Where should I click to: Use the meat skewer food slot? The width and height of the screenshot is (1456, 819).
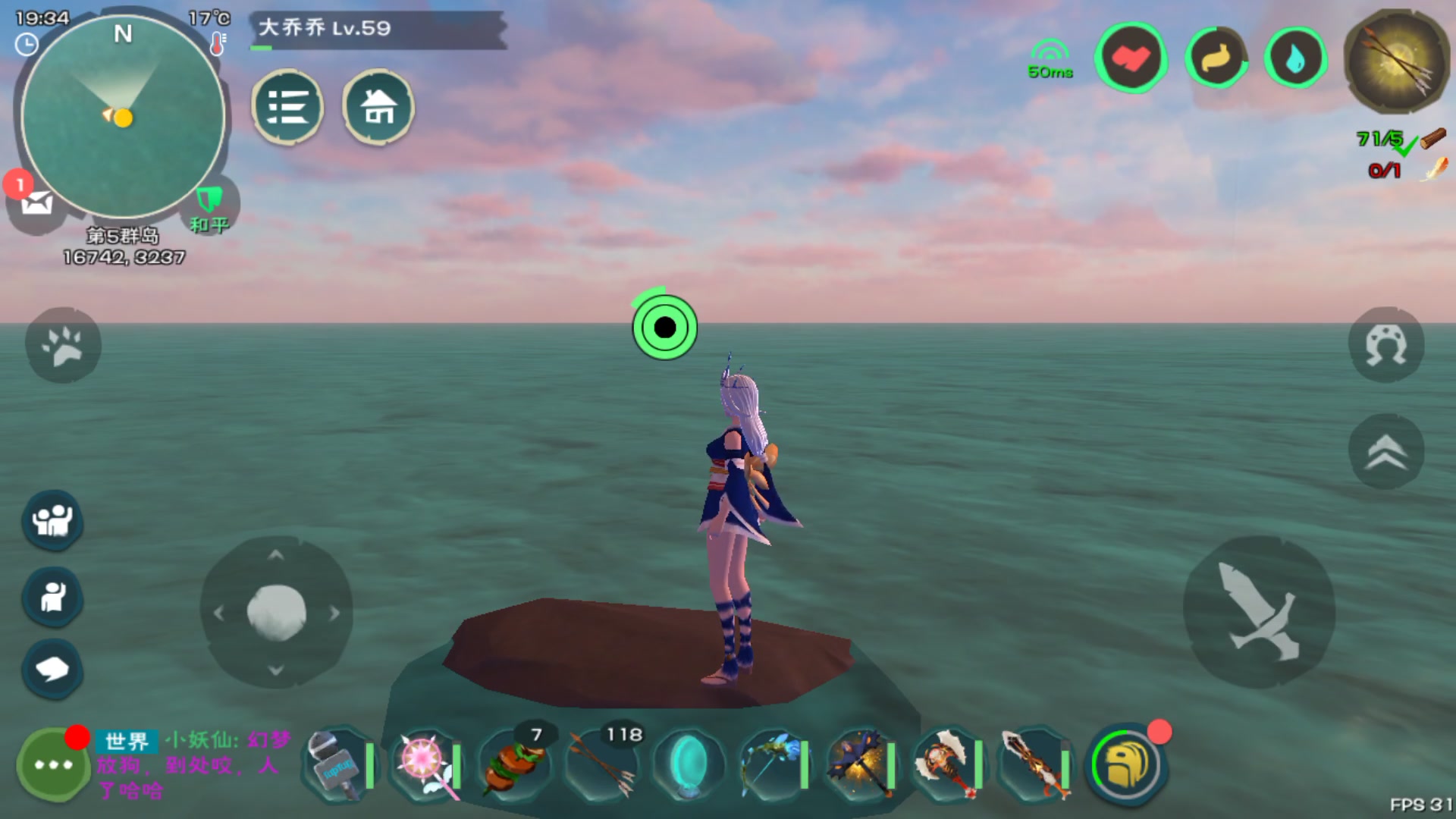coord(513,764)
